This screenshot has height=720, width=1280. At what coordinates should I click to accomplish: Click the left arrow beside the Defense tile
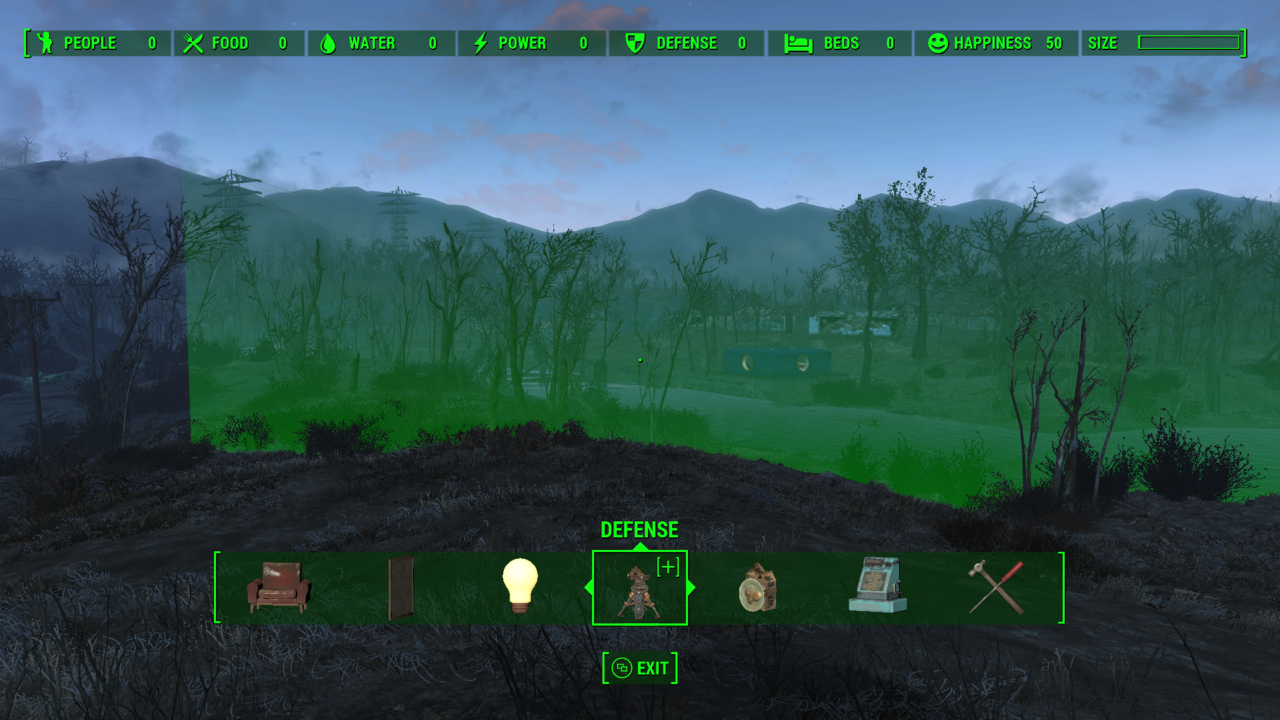[x=588, y=588]
